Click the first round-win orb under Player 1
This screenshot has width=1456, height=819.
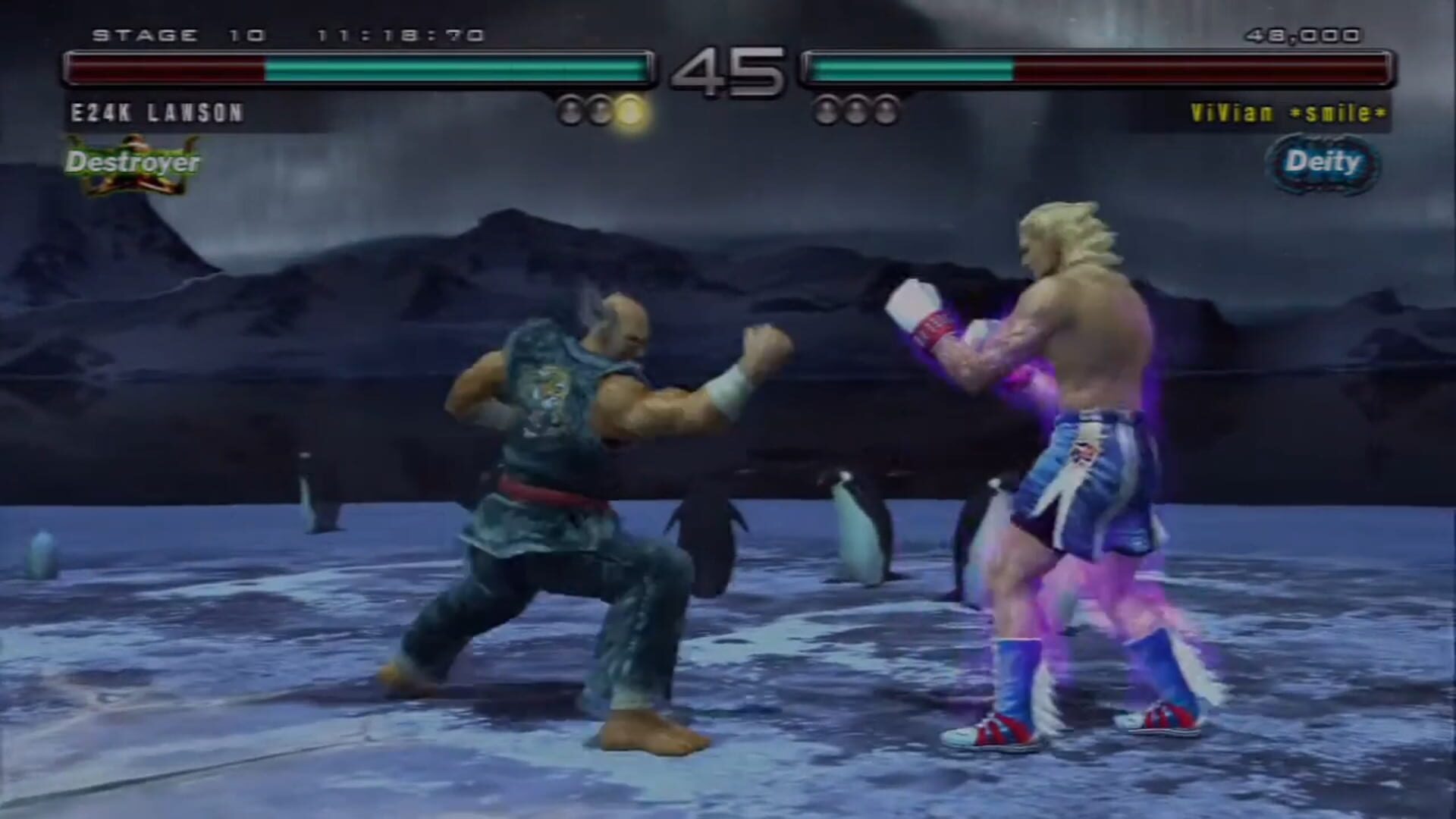[x=570, y=108]
